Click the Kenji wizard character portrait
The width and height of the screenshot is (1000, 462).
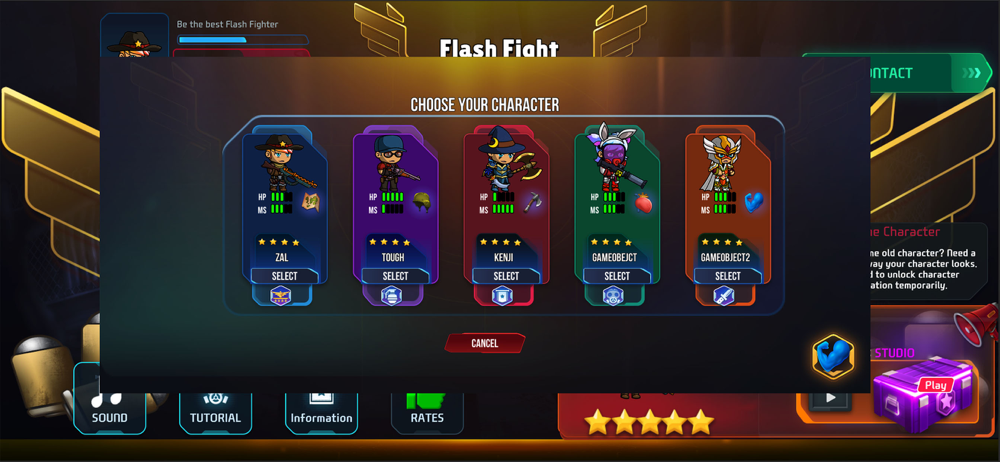[500, 160]
